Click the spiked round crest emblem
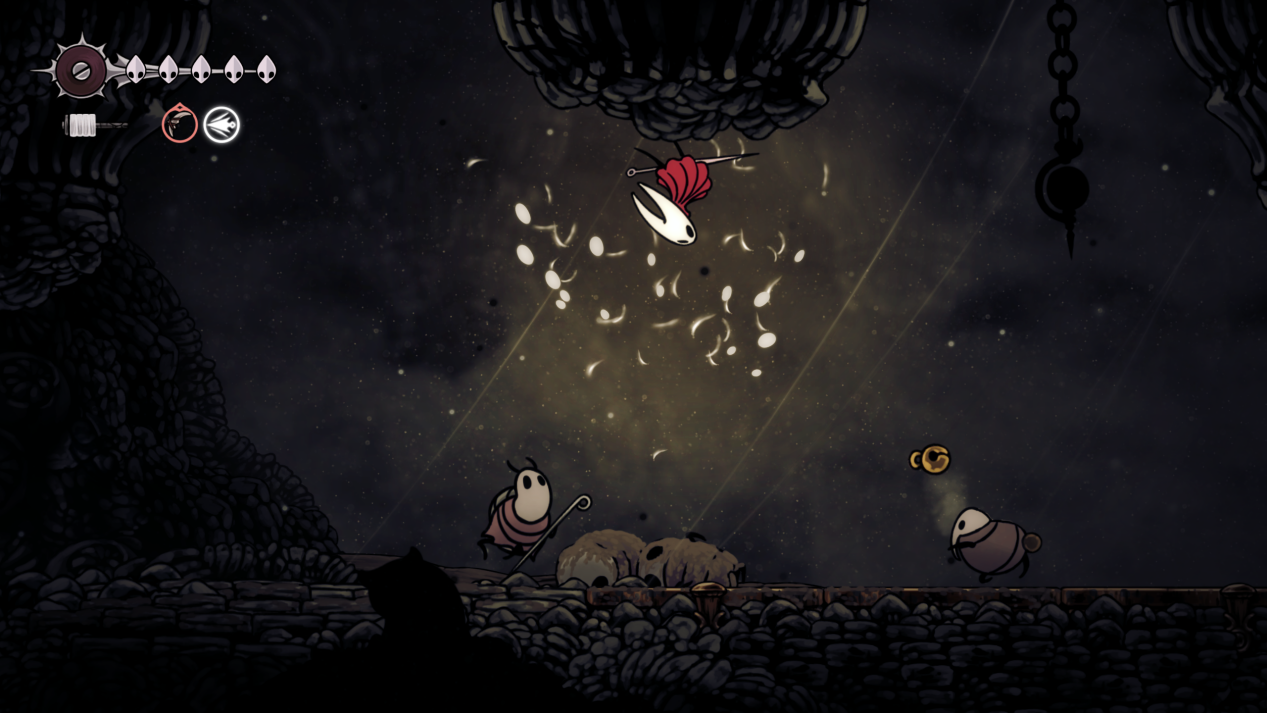Image resolution: width=1267 pixels, height=713 pixels. click(x=81, y=70)
